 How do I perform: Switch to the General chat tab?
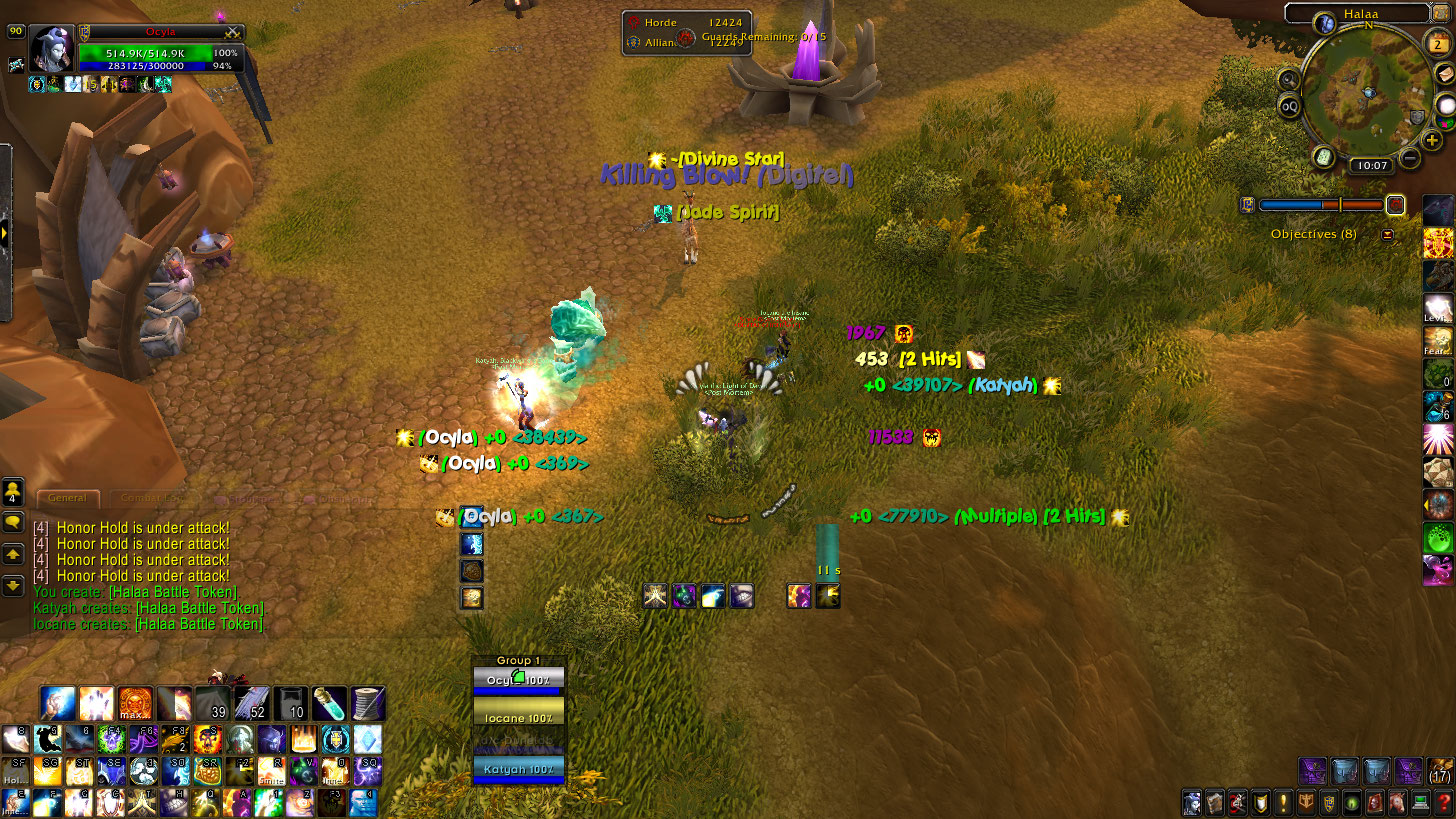click(68, 498)
